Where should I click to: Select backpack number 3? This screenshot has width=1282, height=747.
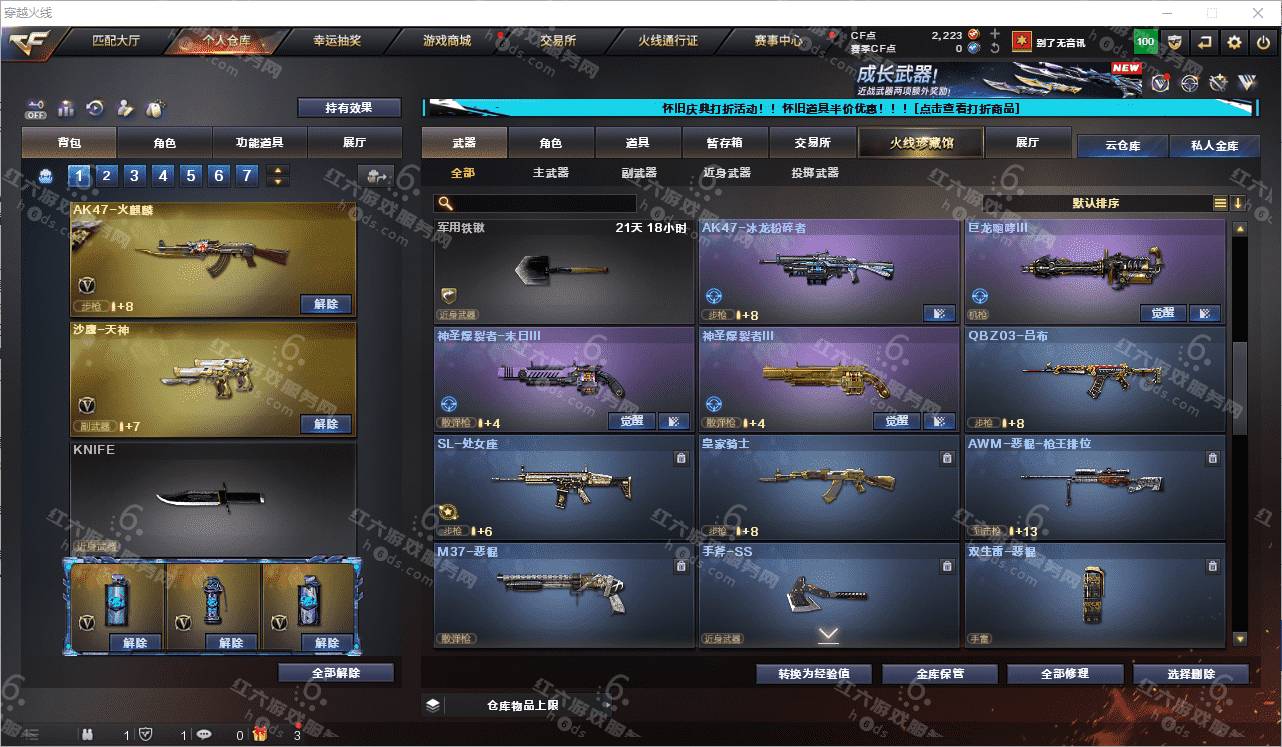click(x=135, y=176)
